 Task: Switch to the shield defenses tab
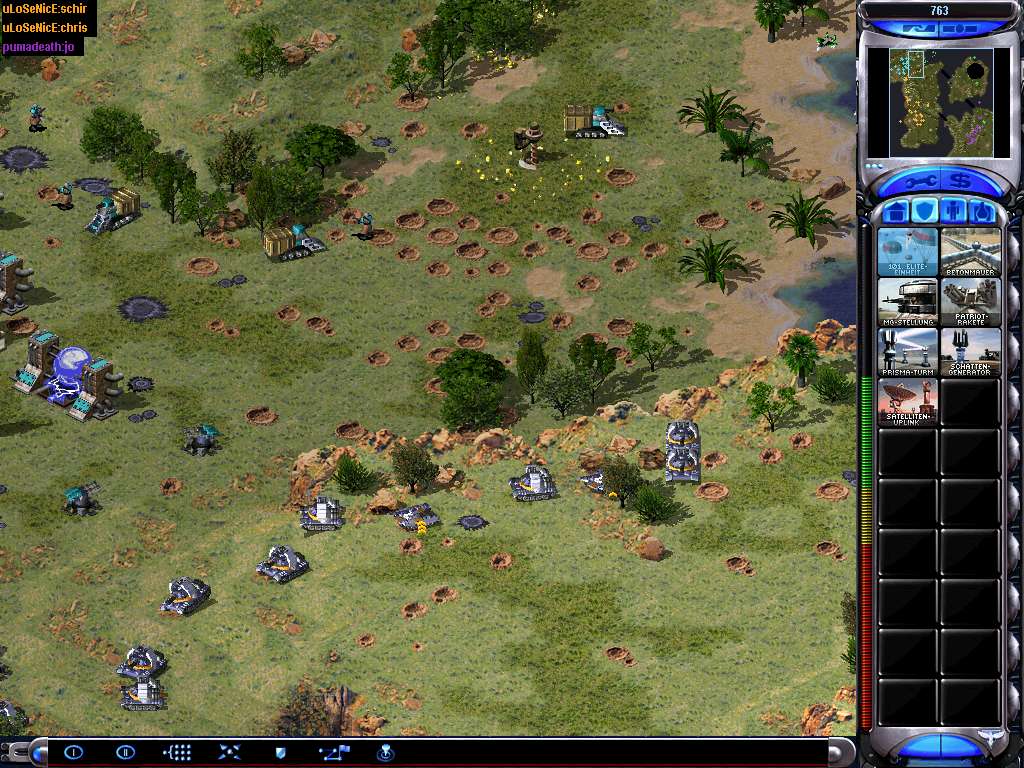(x=926, y=211)
